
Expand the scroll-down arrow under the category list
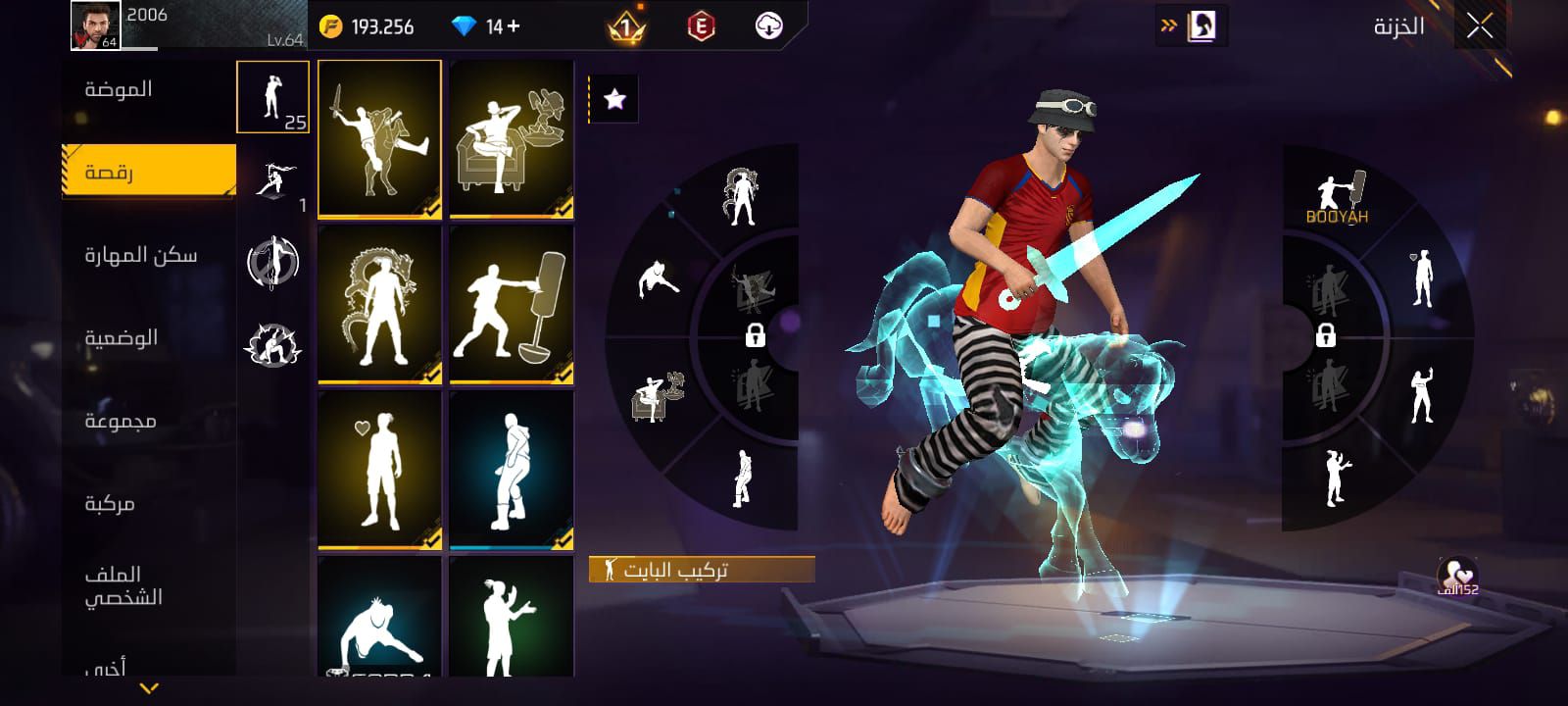click(x=149, y=688)
